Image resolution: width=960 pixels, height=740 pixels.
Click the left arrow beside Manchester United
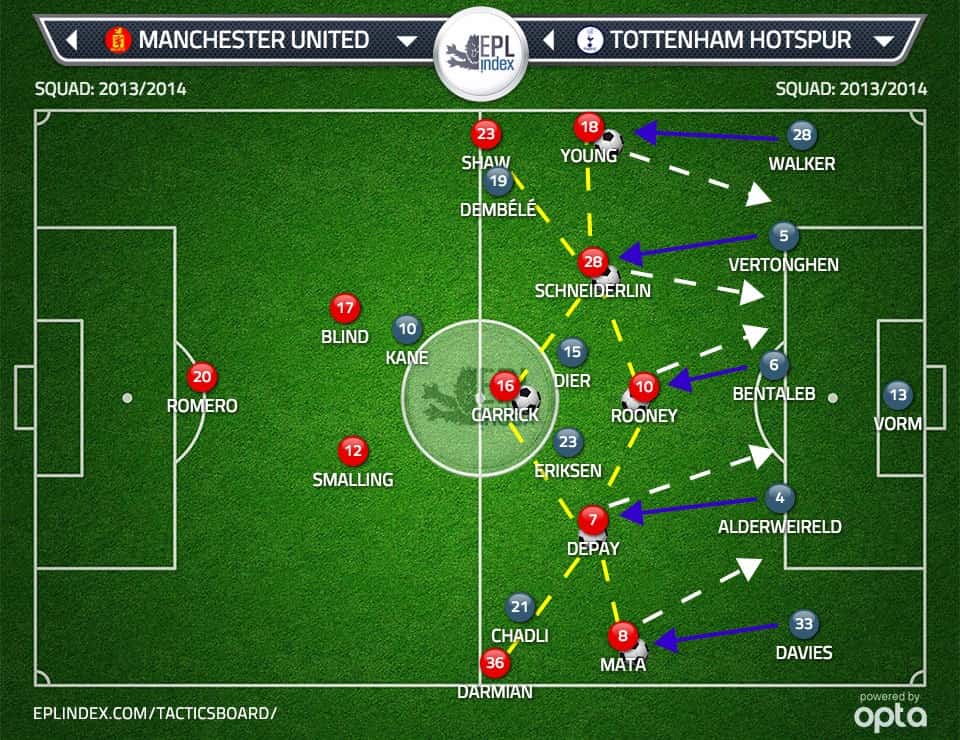pyautogui.click(x=71, y=41)
